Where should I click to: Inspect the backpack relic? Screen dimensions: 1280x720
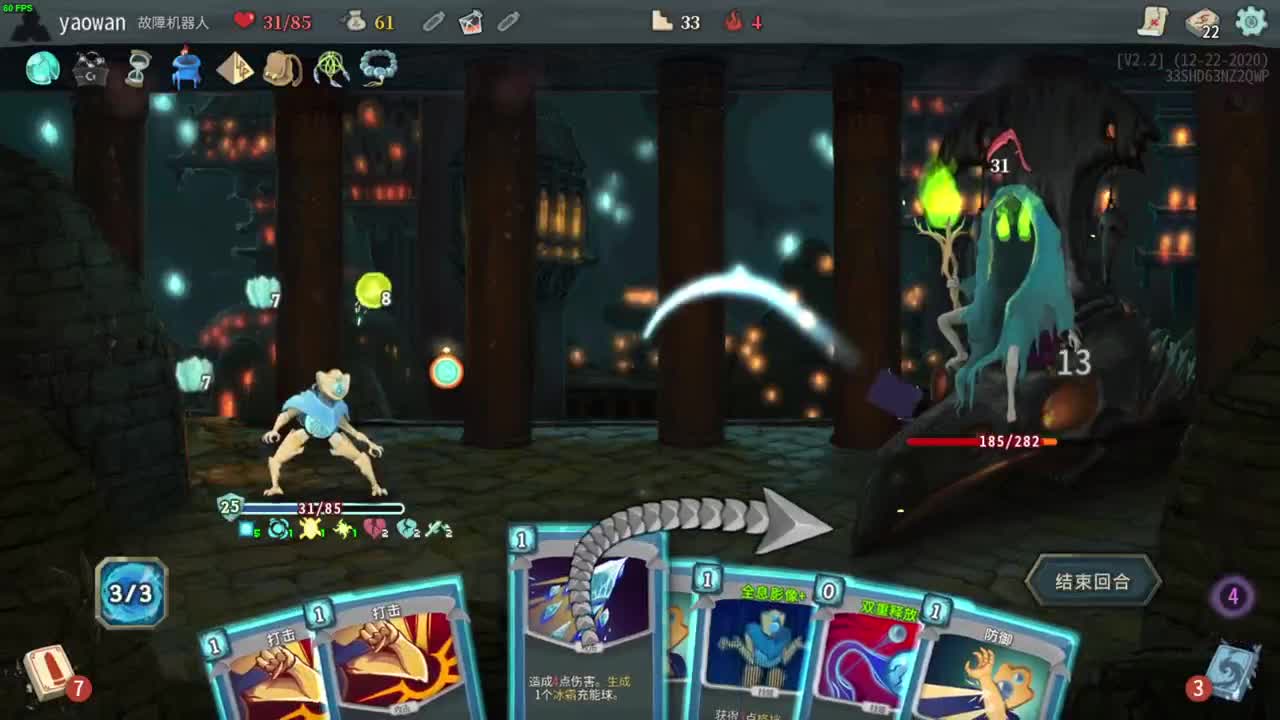282,68
